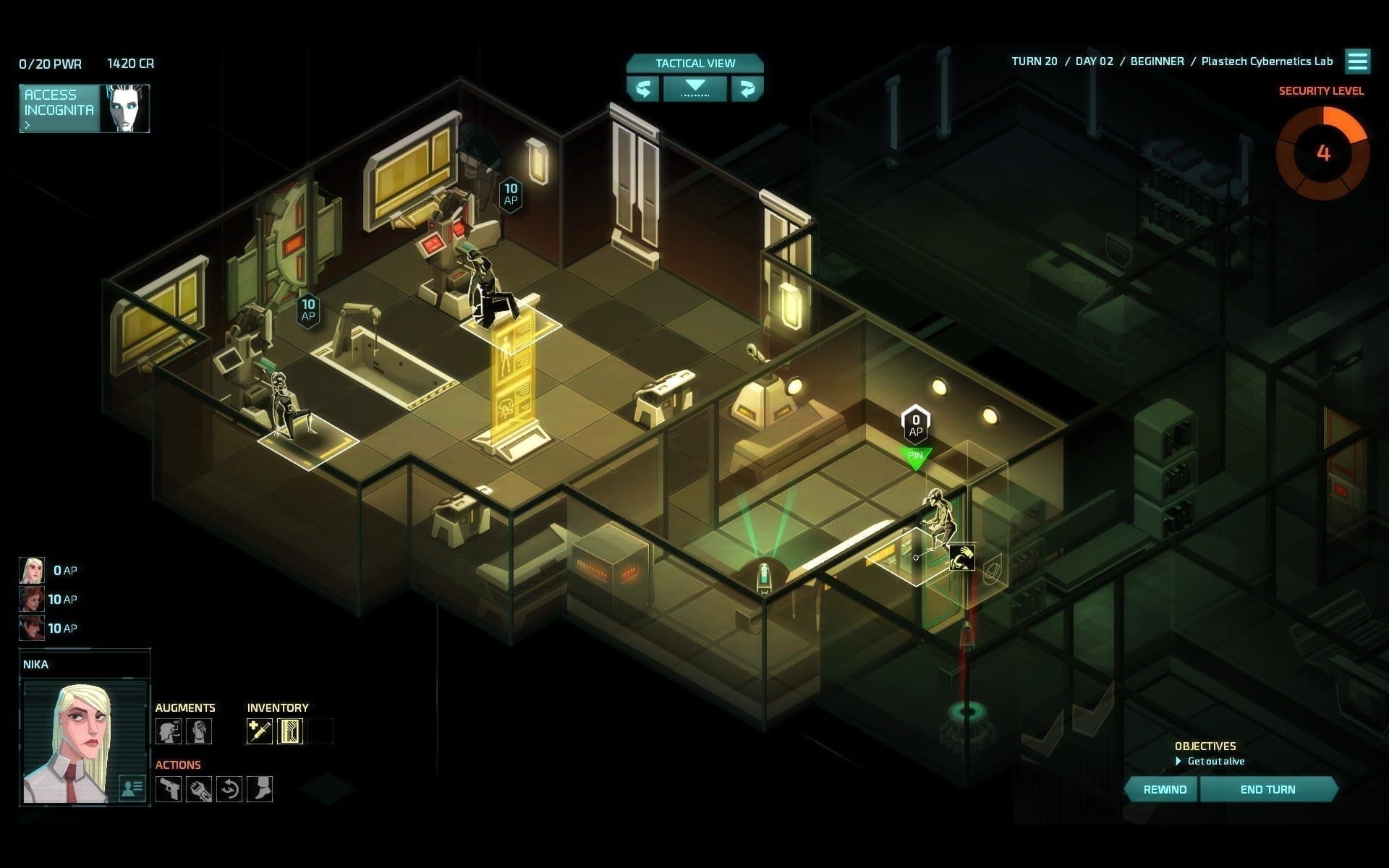Viewport: 1389px width, 868px height.
Task: Open the hamburger menu
Action: 1357,61
